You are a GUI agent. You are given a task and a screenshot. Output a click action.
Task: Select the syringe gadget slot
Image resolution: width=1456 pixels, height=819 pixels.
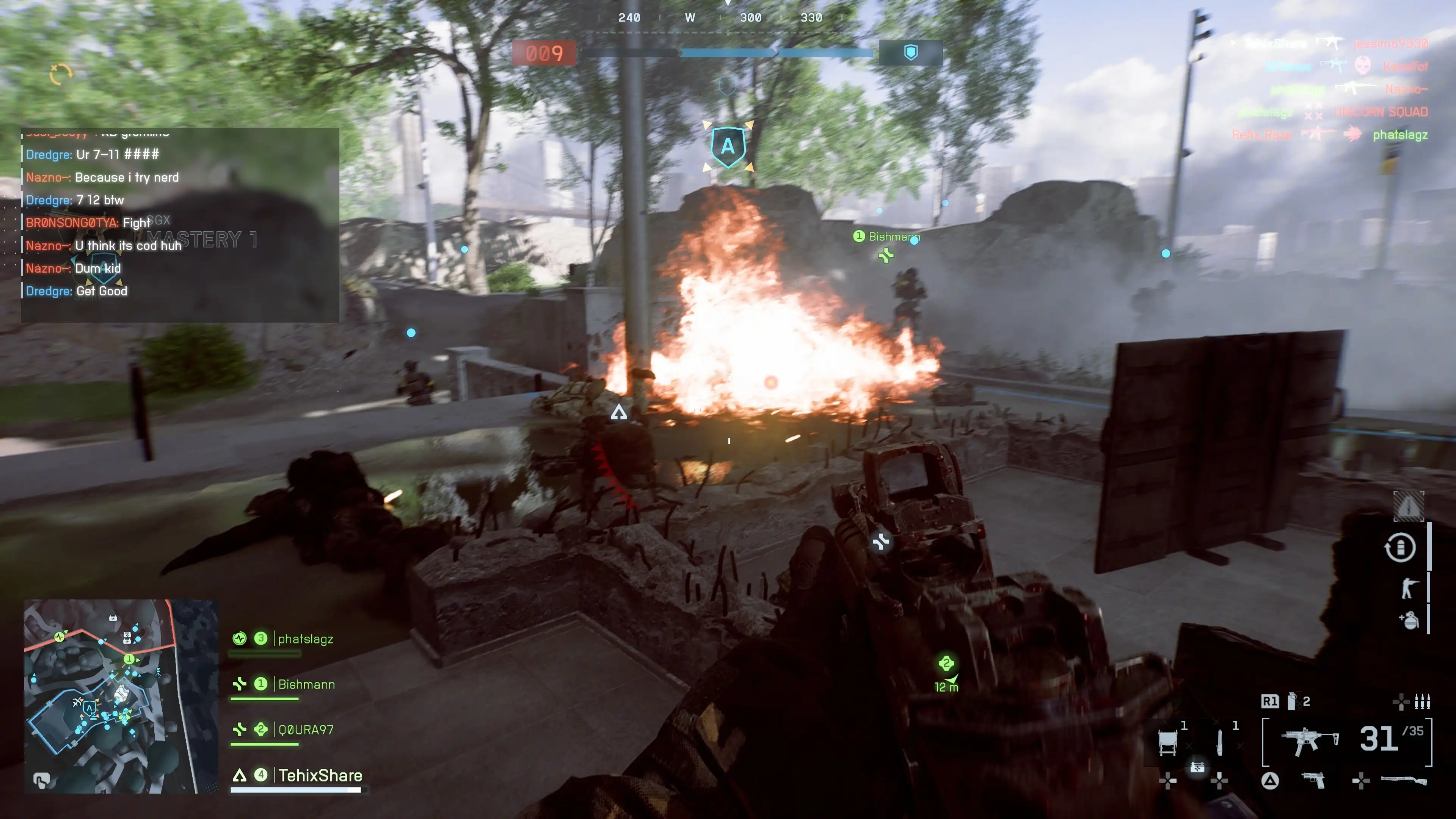1220,742
